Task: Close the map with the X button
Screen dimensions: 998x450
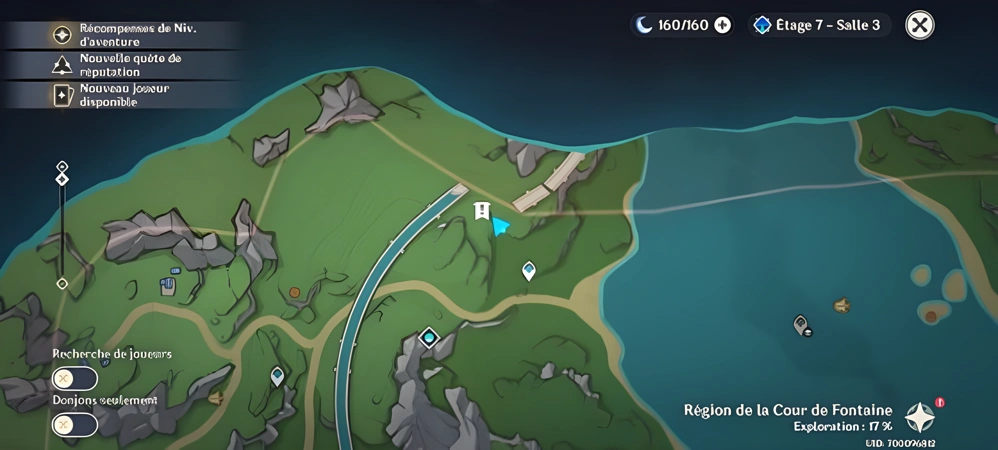Action: [x=920, y=25]
